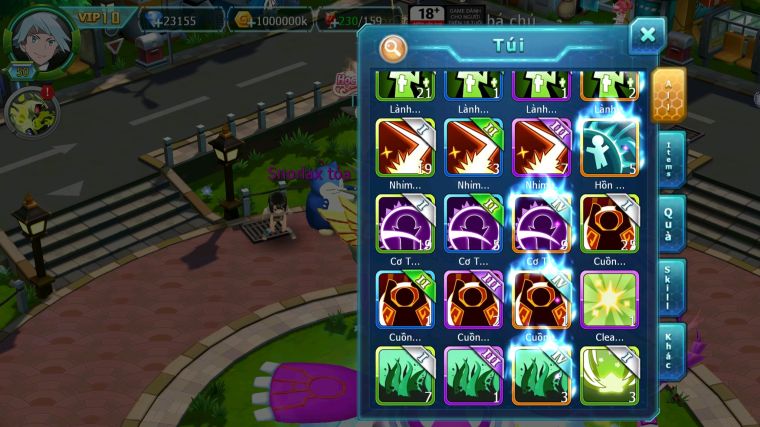Select the Nhìm... slash item with count 19
This screenshot has width=760, height=427.
[x=405, y=148]
